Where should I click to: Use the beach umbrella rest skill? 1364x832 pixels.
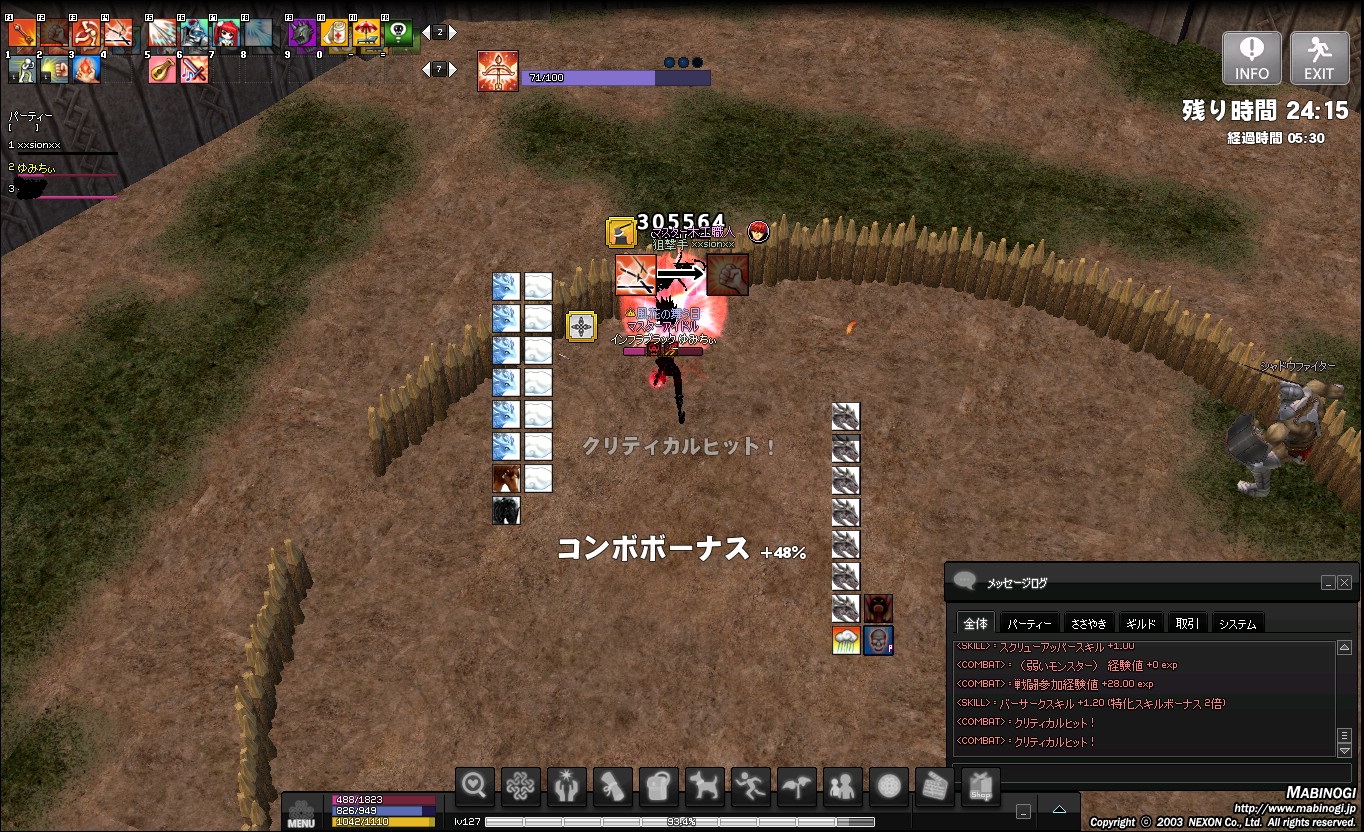(x=366, y=34)
